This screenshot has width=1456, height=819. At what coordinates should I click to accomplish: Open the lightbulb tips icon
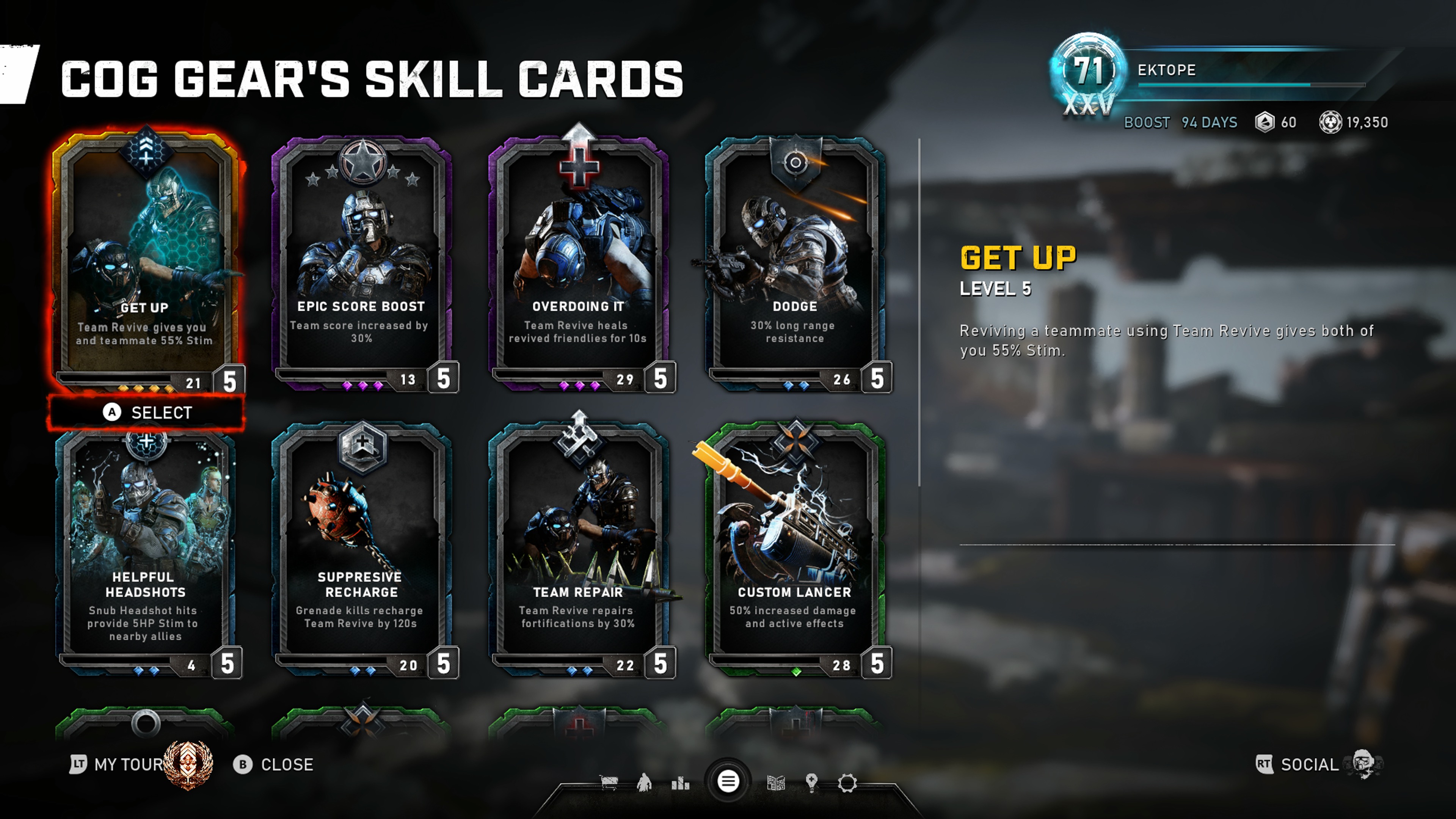(812, 783)
